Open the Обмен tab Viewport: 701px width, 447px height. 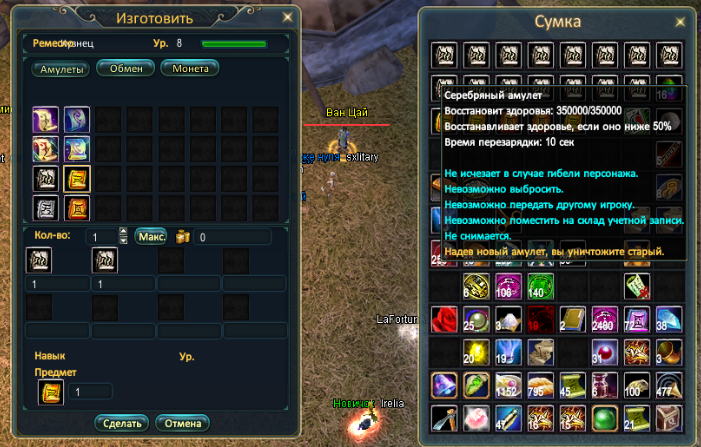tap(126, 68)
